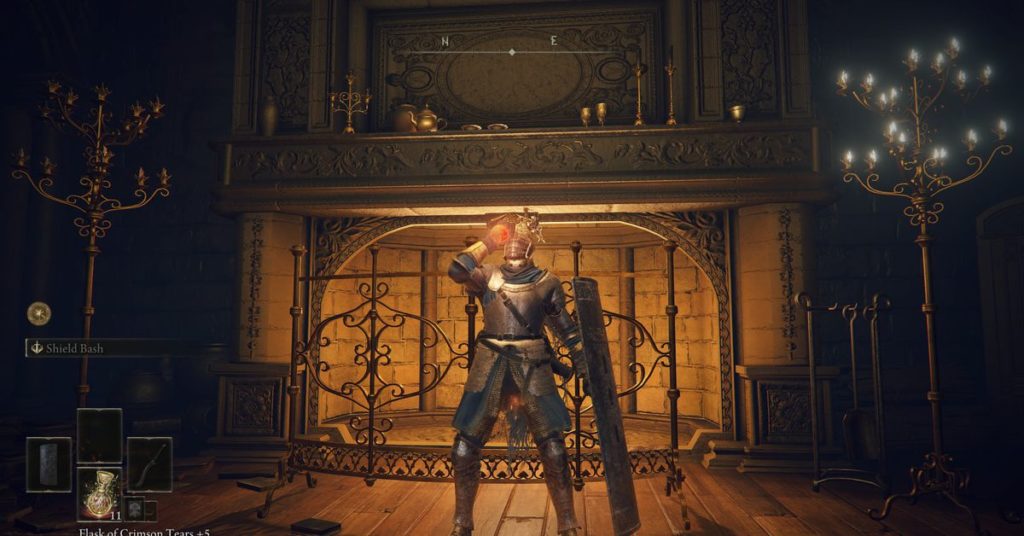Choose the right-hand weapon slot
Image resolution: width=1024 pixels, height=536 pixels.
coord(149,464)
